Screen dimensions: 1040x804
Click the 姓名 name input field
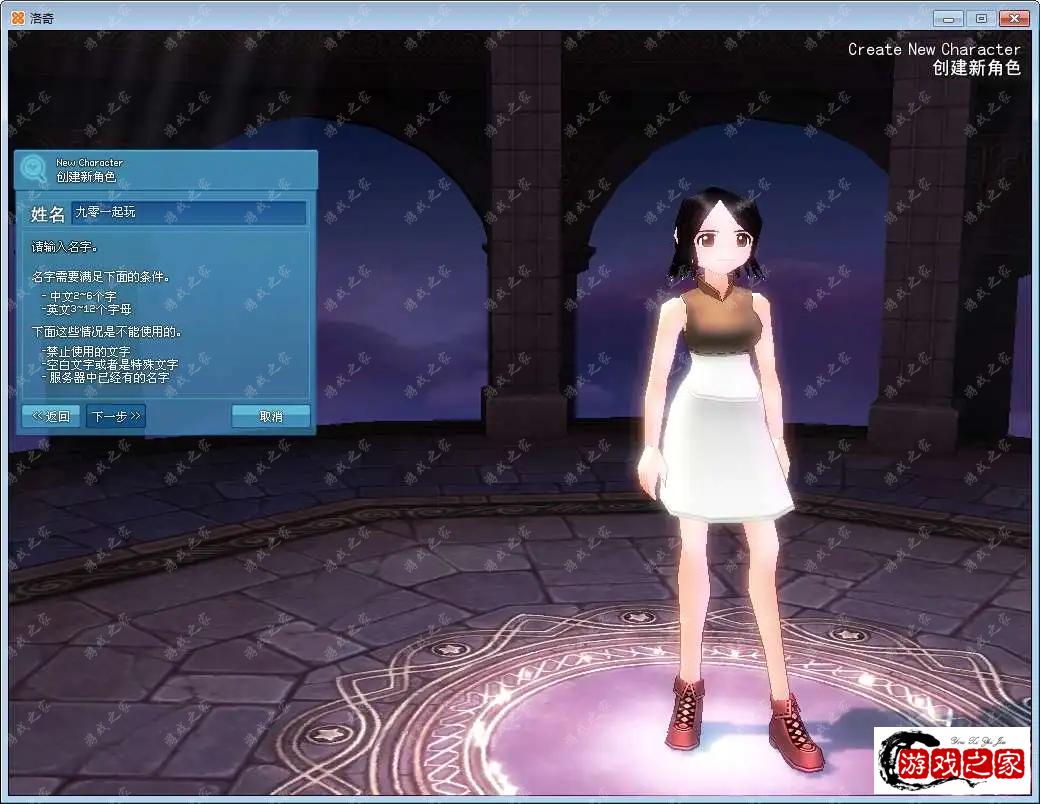pyautogui.click(x=189, y=213)
